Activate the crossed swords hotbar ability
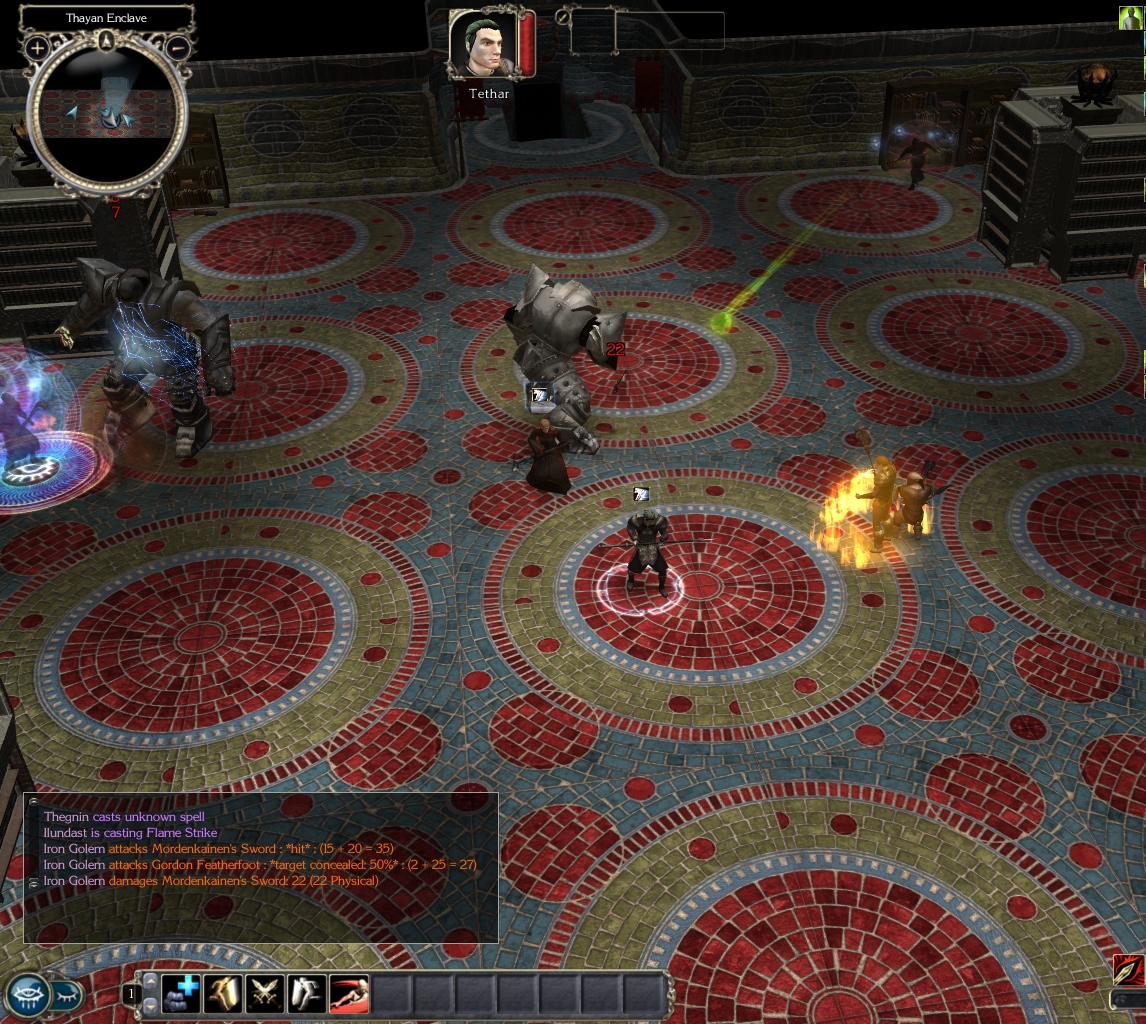Viewport: 1146px width, 1024px height. tap(265, 994)
